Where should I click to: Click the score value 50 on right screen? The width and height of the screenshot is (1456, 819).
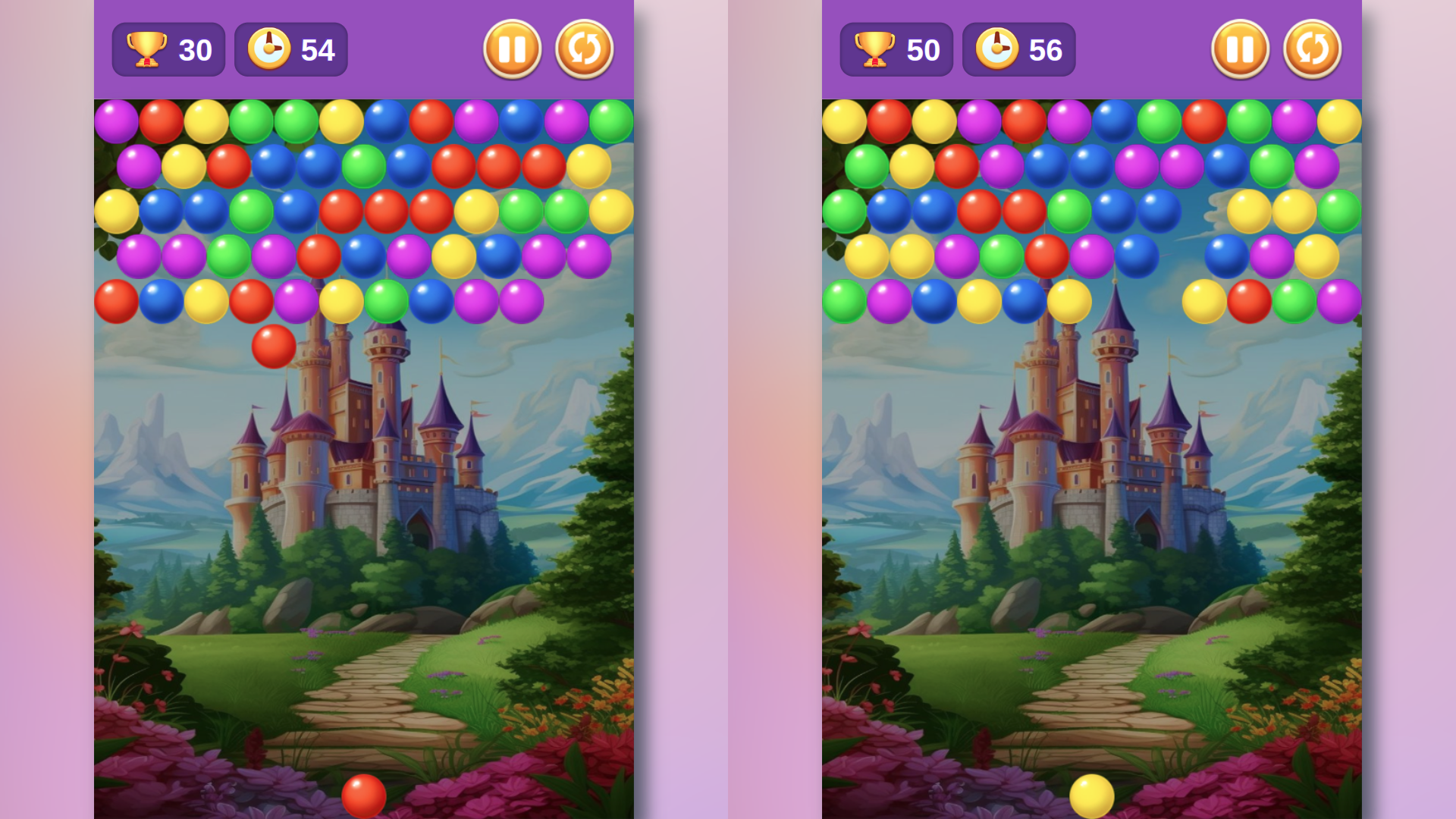pyautogui.click(x=924, y=50)
